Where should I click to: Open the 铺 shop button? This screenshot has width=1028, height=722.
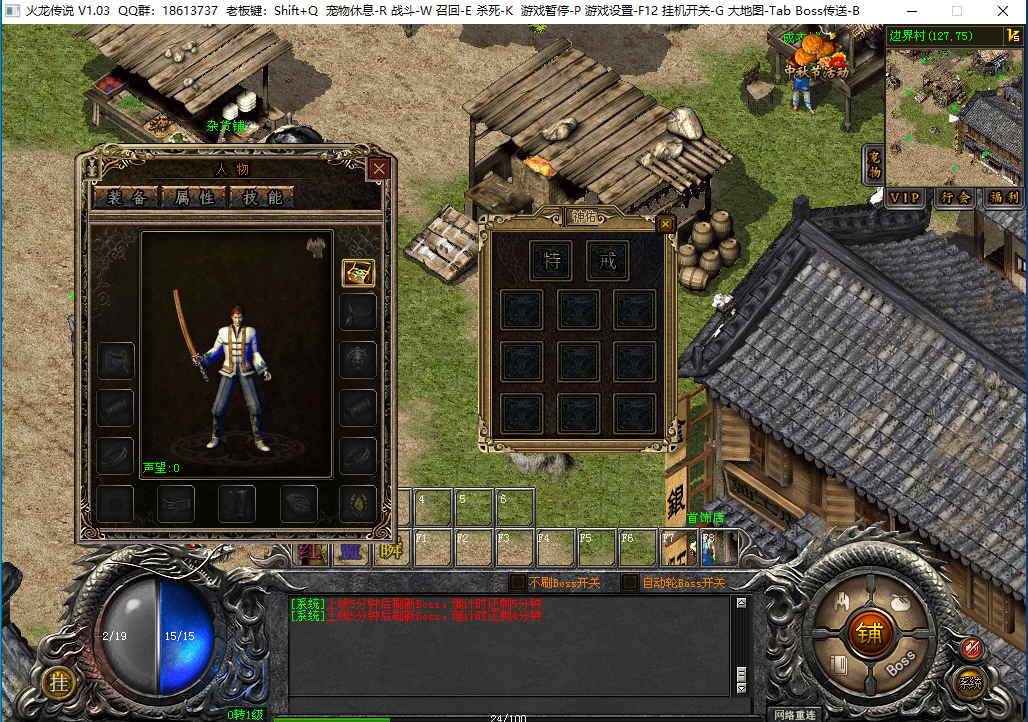868,632
